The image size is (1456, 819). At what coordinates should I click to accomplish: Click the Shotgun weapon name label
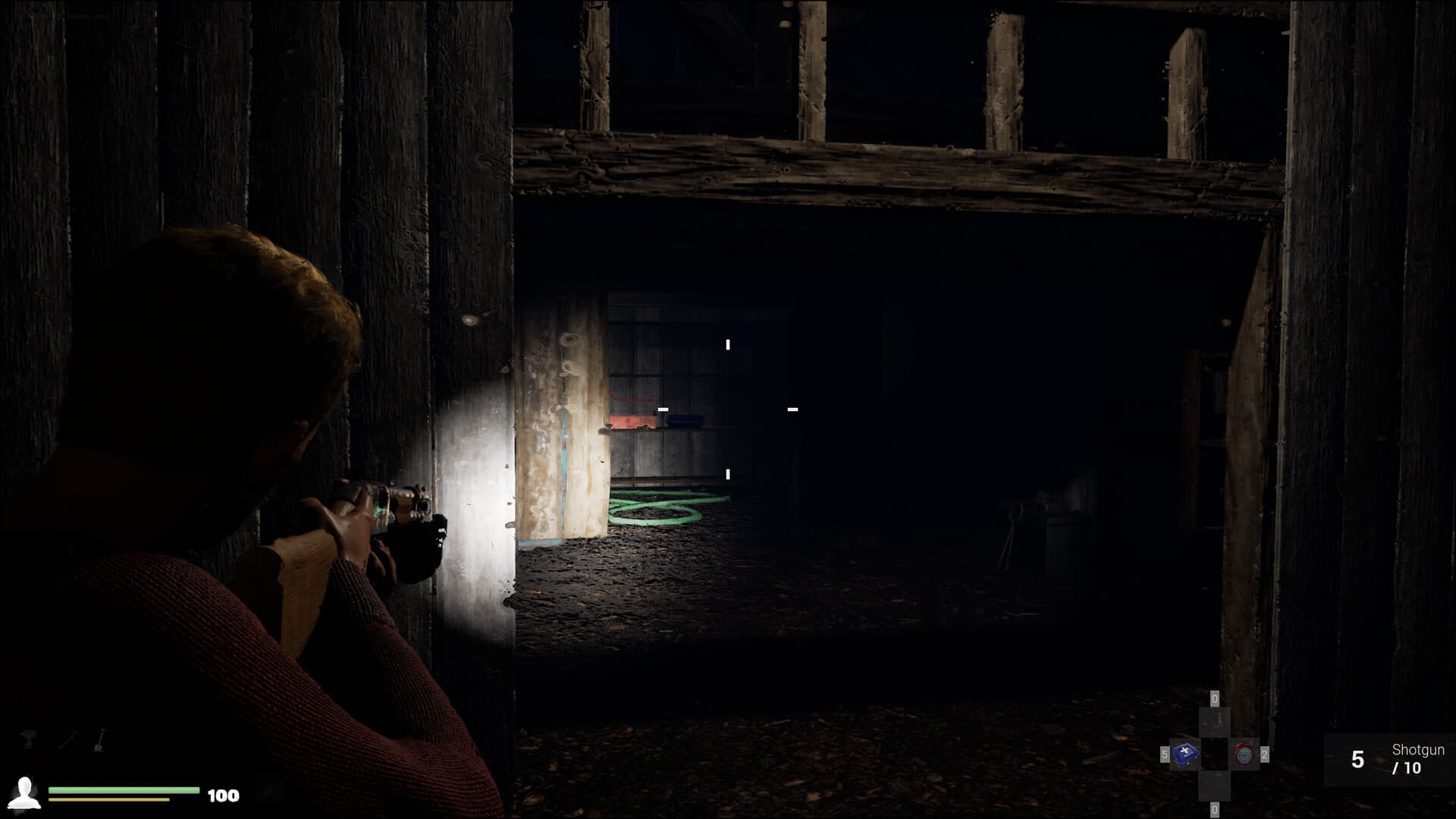point(1419,749)
